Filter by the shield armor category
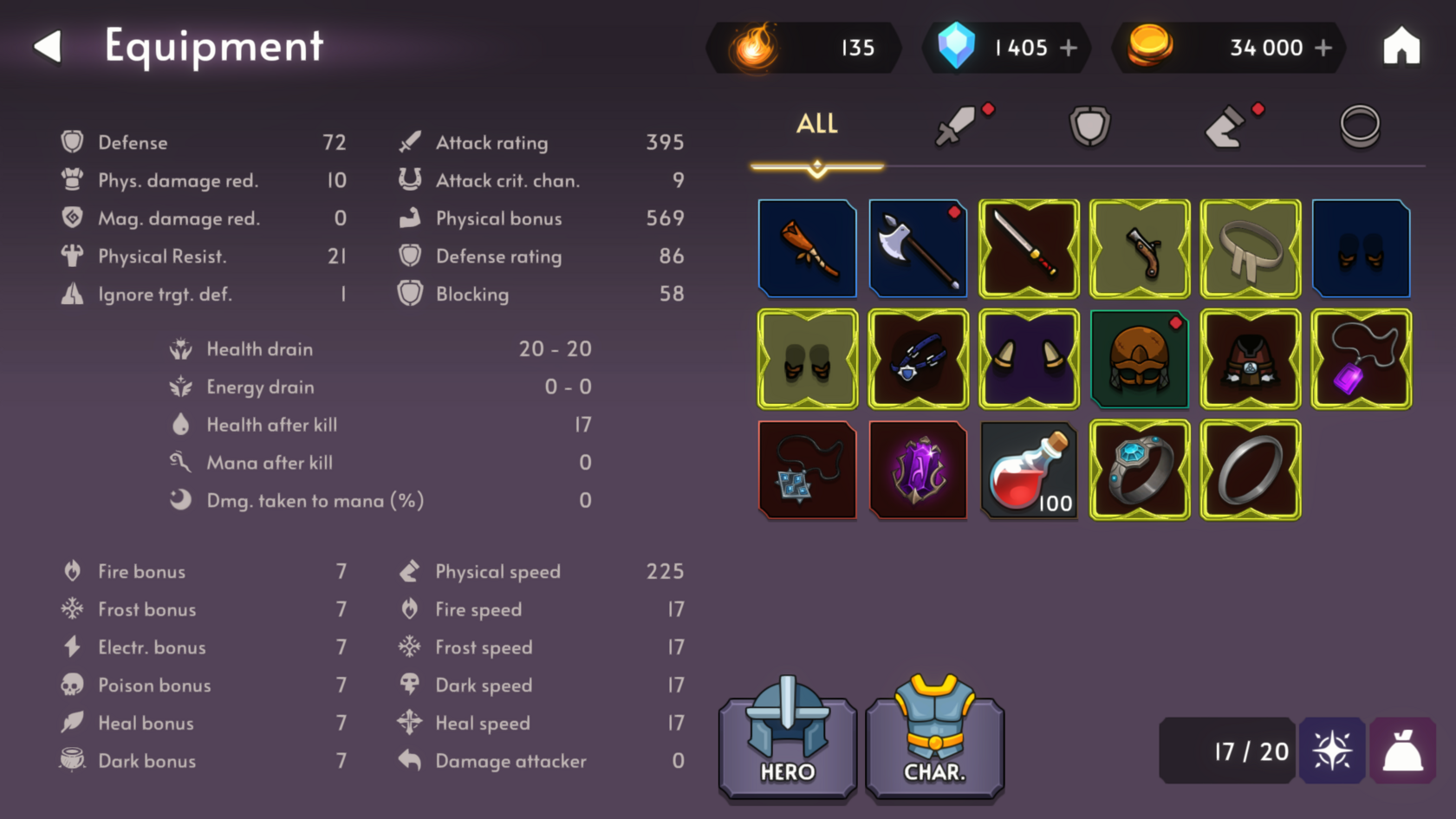The height and width of the screenshot is (819, 1456). point(1089,127)
